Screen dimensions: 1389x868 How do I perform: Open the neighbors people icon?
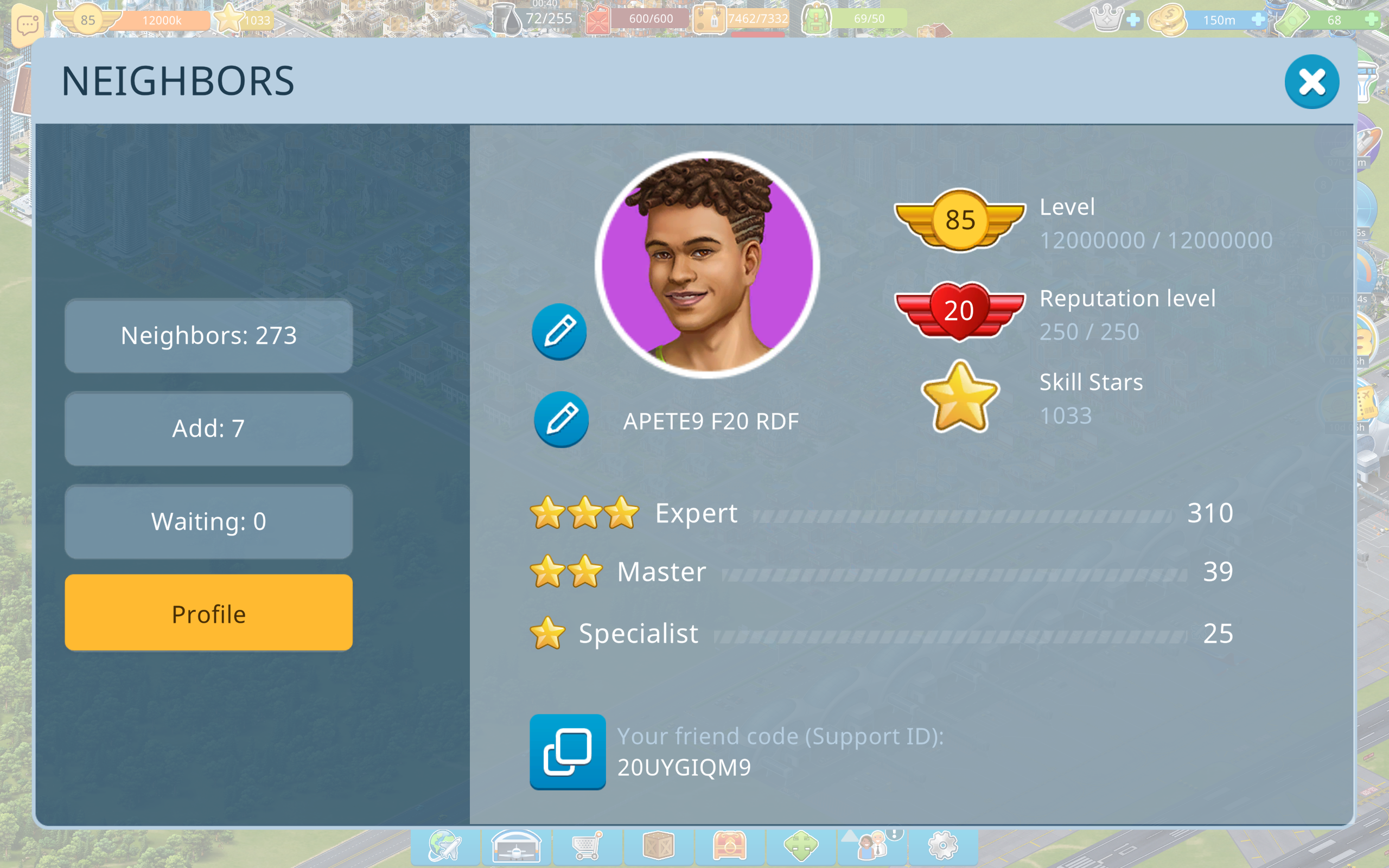click(x=872, y=846)
